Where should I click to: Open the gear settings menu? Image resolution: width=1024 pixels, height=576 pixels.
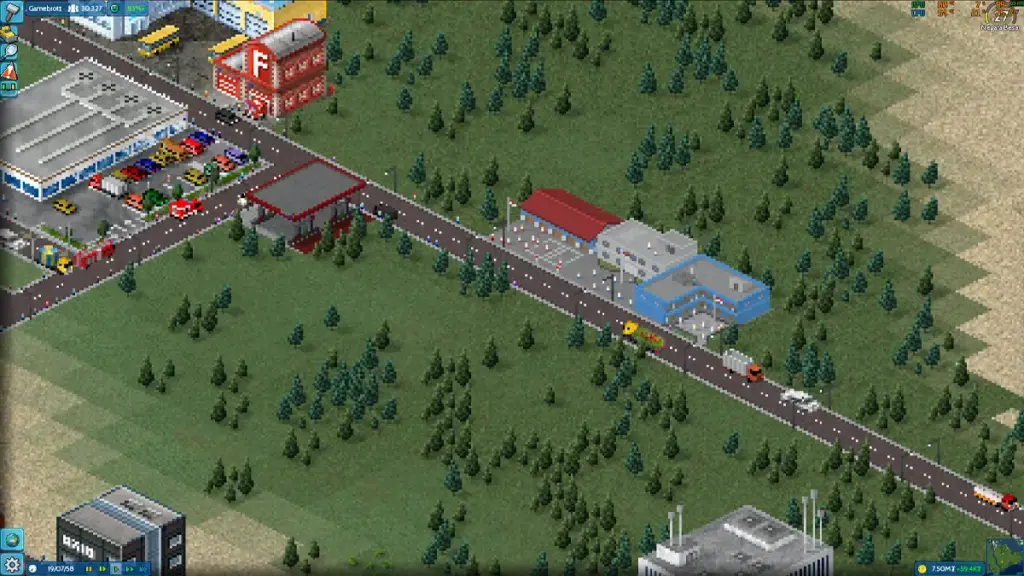click(11, 565)
